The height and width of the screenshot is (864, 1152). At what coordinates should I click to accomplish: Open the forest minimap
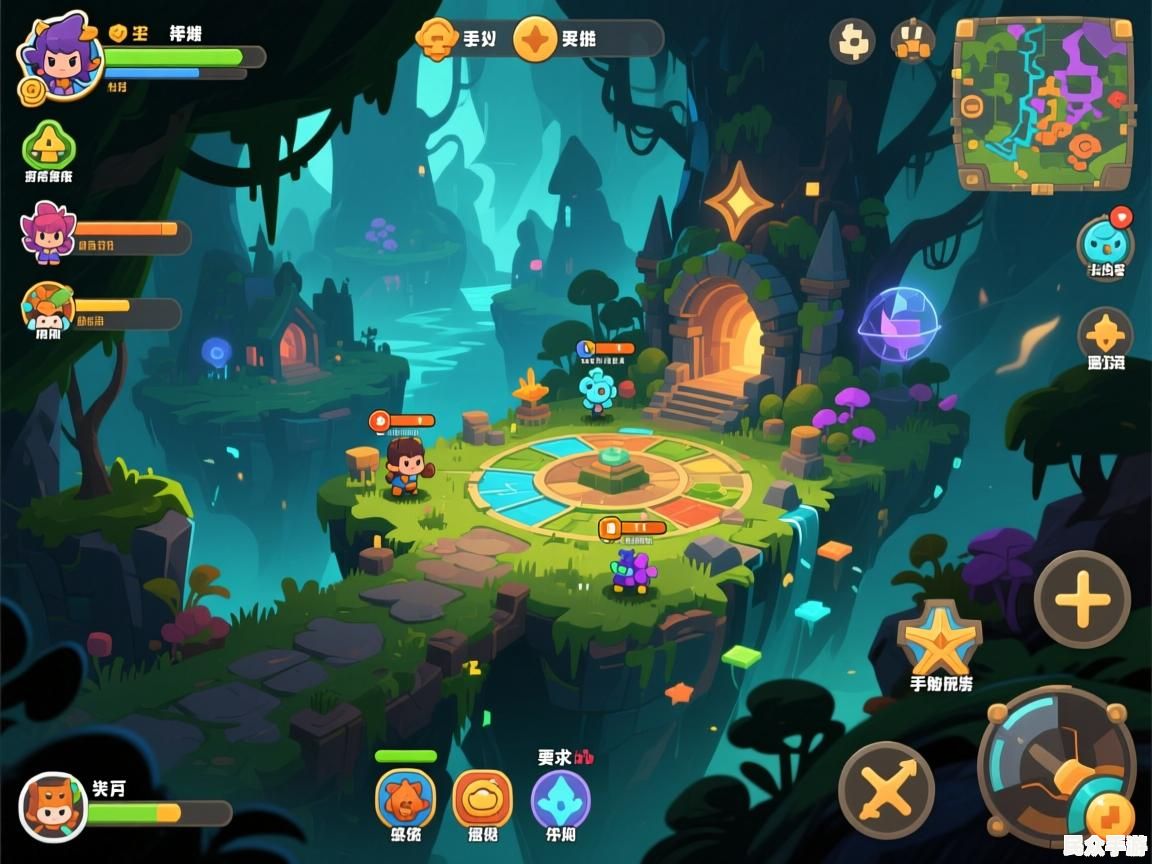point(1044,103)
